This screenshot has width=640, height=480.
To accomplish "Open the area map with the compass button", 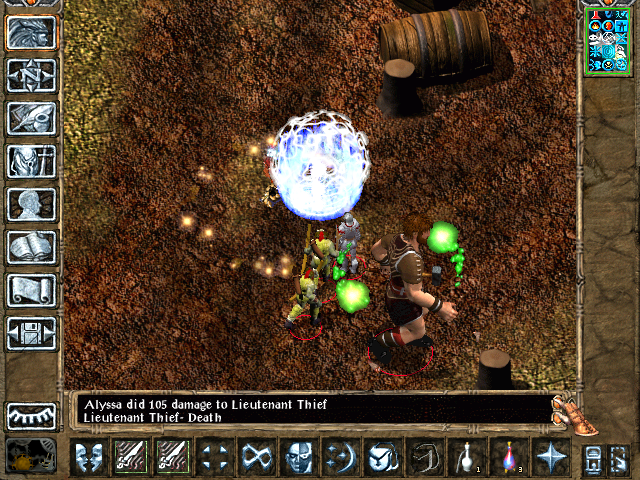I will pyautogui.click(x=31, y=75).
